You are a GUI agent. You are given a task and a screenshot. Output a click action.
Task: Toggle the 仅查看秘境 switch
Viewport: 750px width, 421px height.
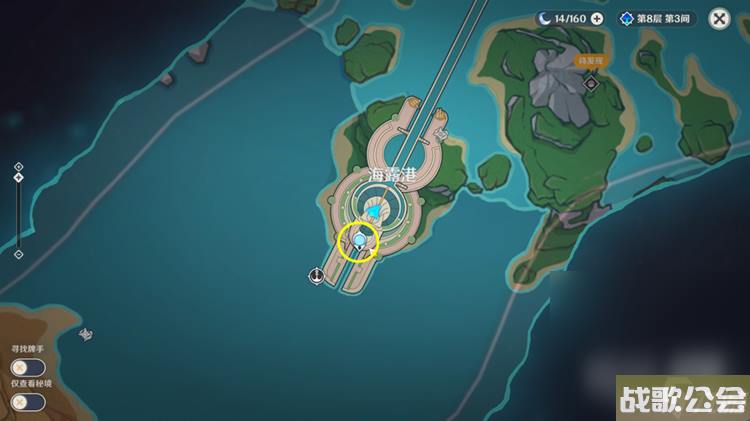tap(28, 401)
